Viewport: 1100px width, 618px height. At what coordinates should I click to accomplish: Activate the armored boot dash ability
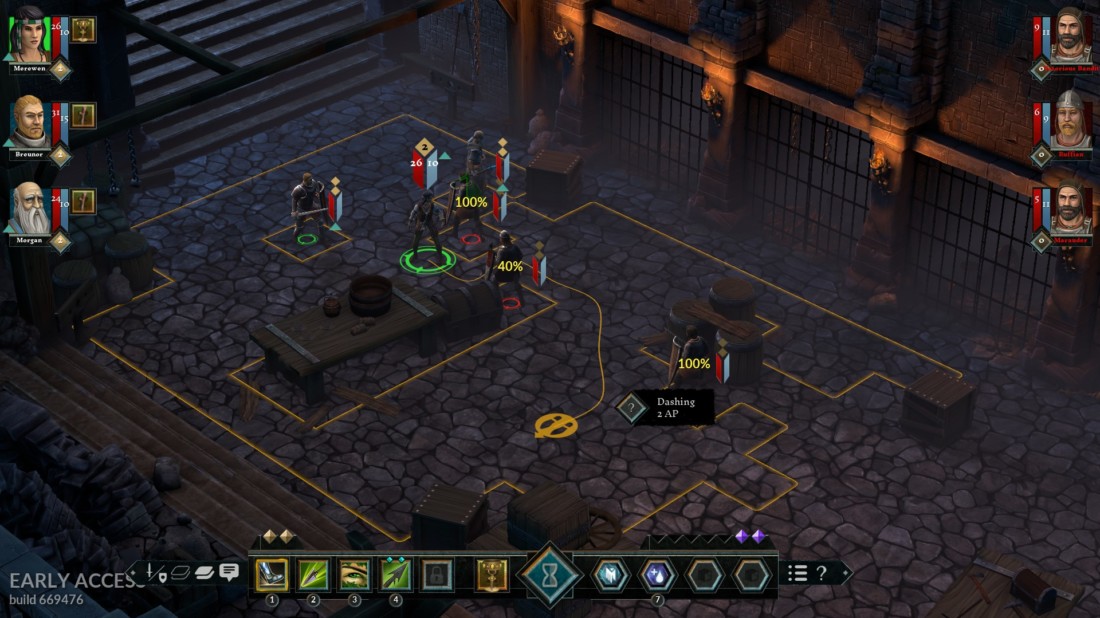tap(270, 575)
